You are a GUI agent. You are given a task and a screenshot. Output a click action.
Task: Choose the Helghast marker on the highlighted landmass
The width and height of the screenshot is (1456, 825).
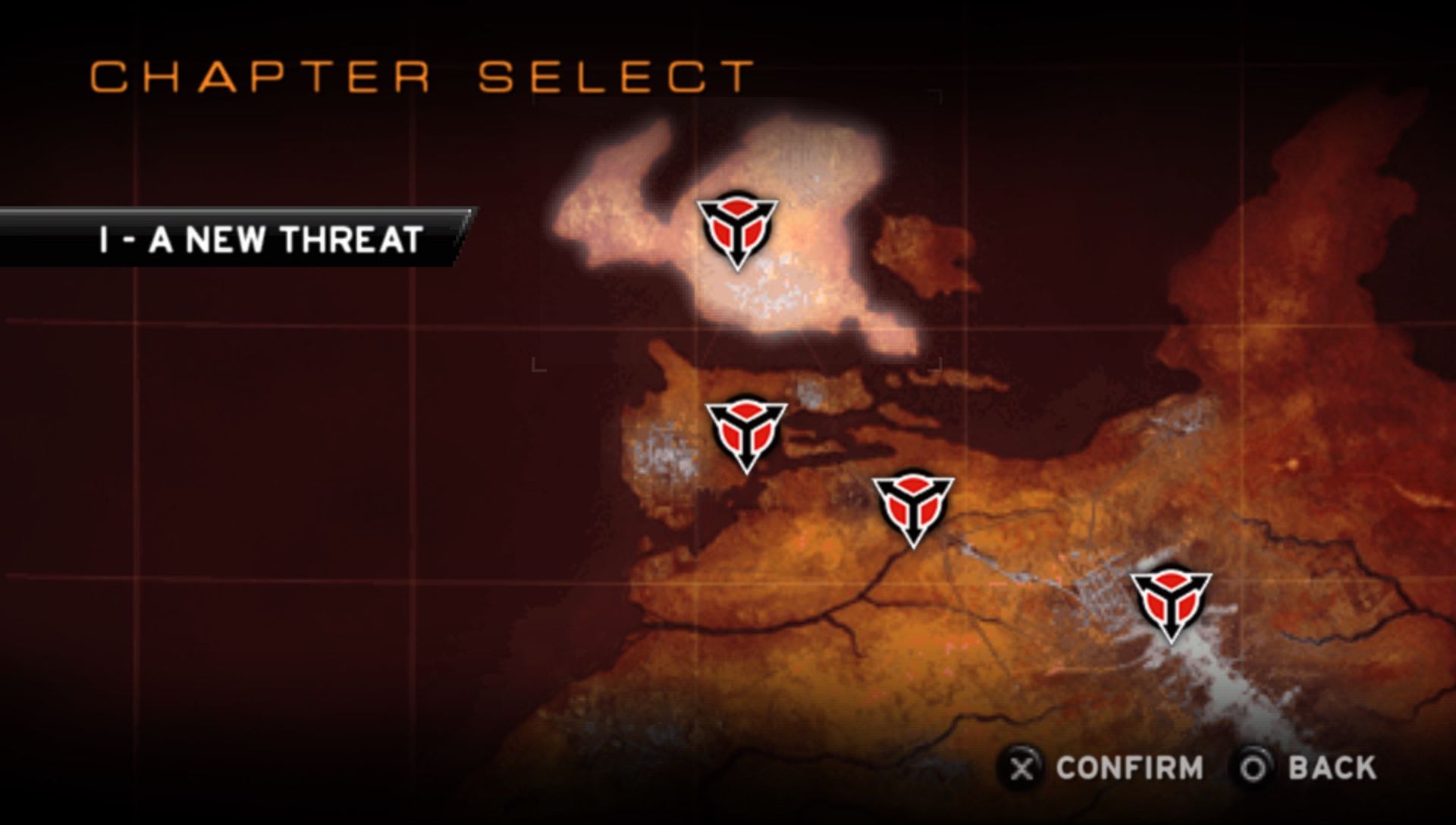(737, 229)
